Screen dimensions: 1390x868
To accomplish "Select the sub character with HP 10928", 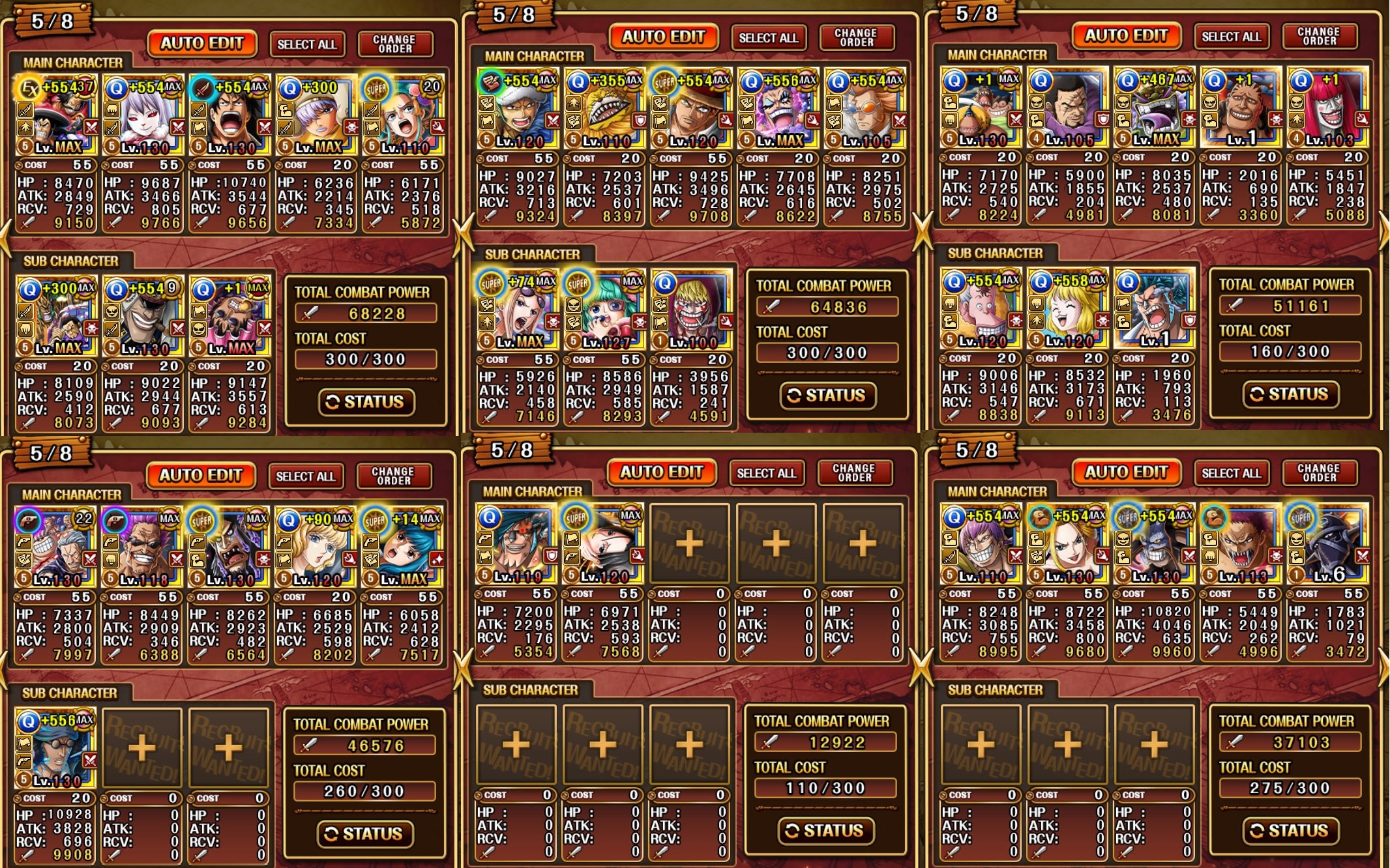I will 55,747.
